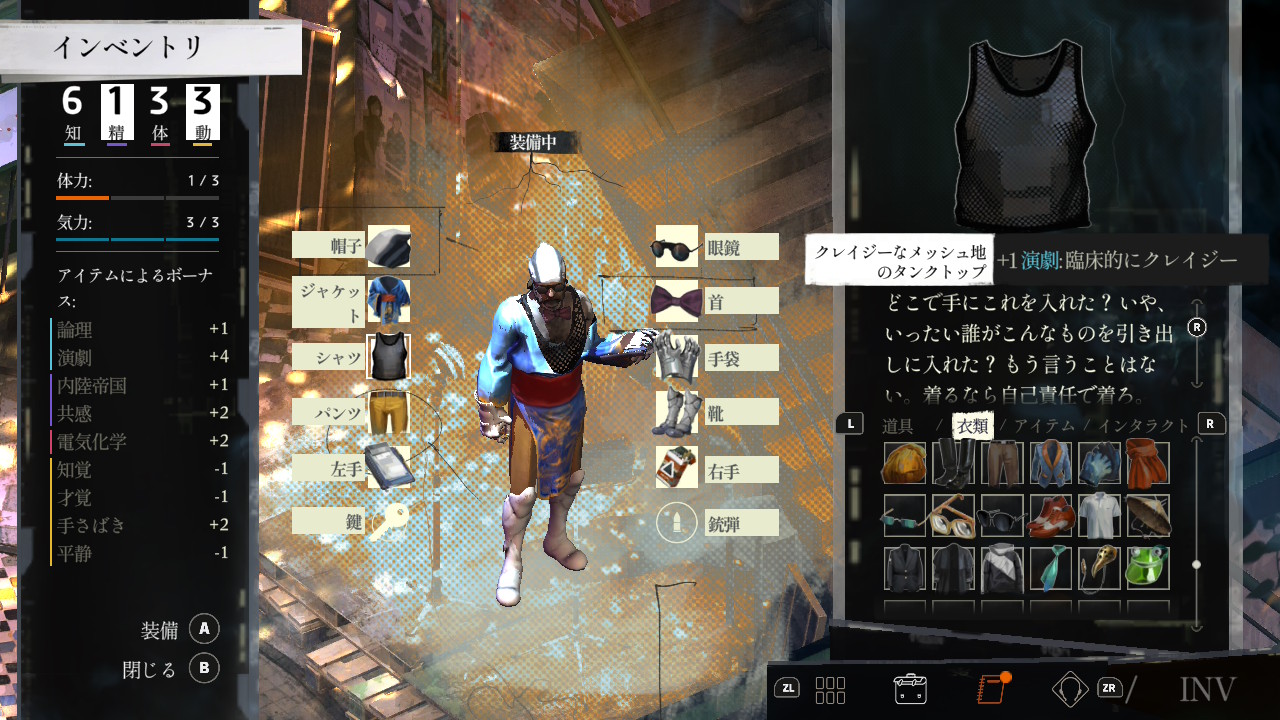1280x720 pixels.
Task: Select the orange scarf in the inventory grid
Action: [1146, 464]
